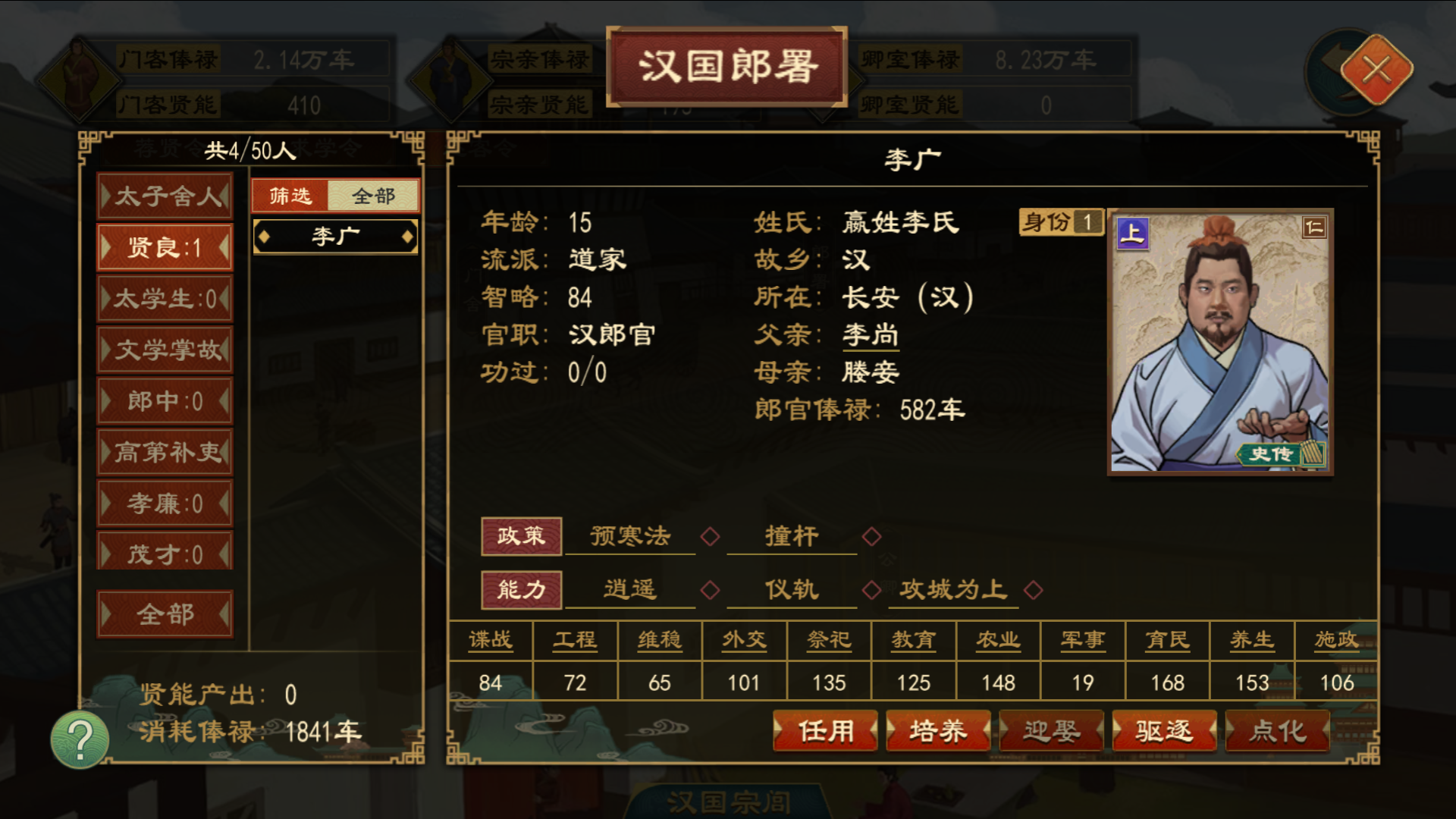
Task: Toggle the diamond beside 预寒法 policy
Action: click(x=711, y=535)
